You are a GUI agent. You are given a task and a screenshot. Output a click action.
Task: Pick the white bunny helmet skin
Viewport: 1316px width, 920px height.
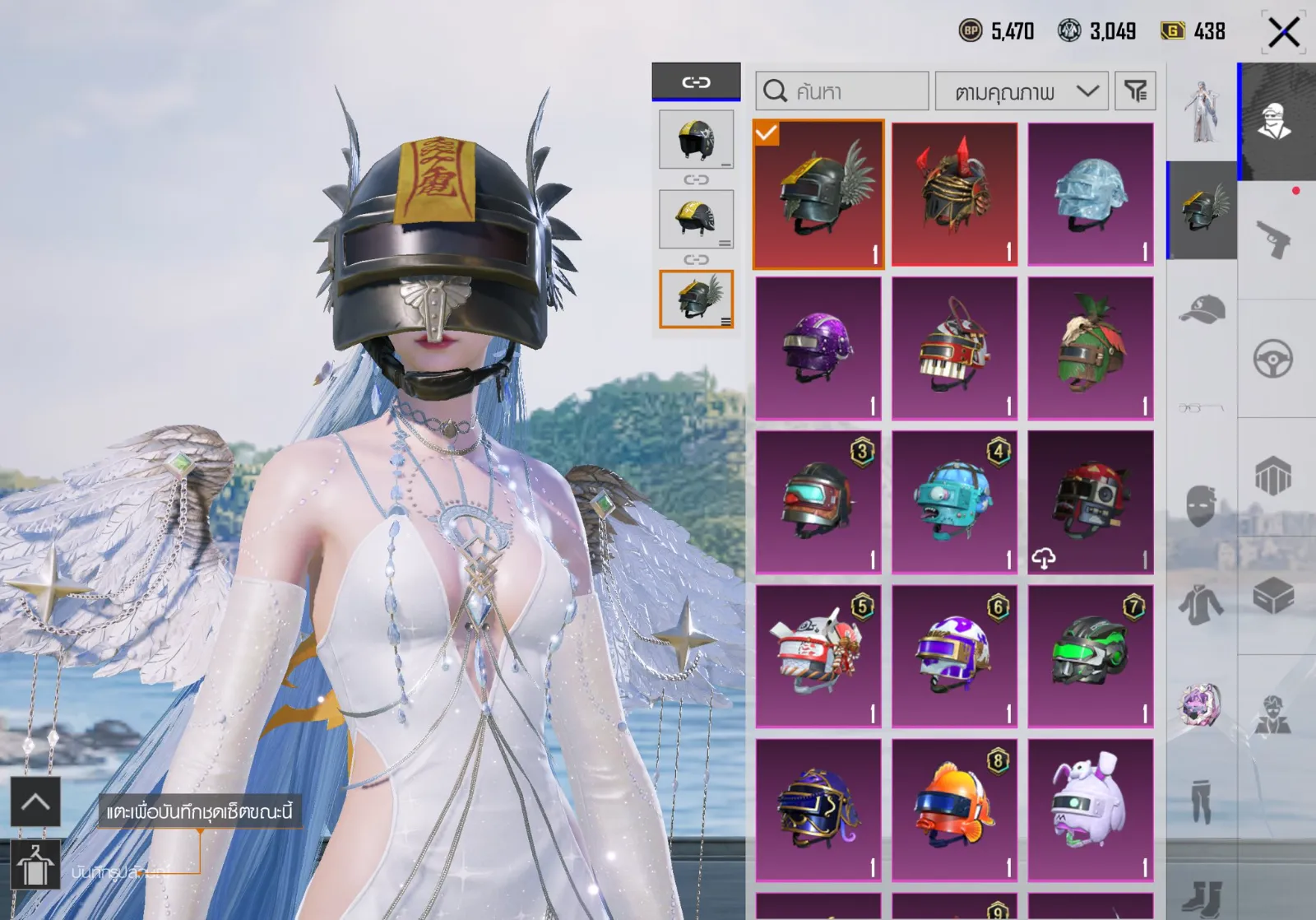1091,810
